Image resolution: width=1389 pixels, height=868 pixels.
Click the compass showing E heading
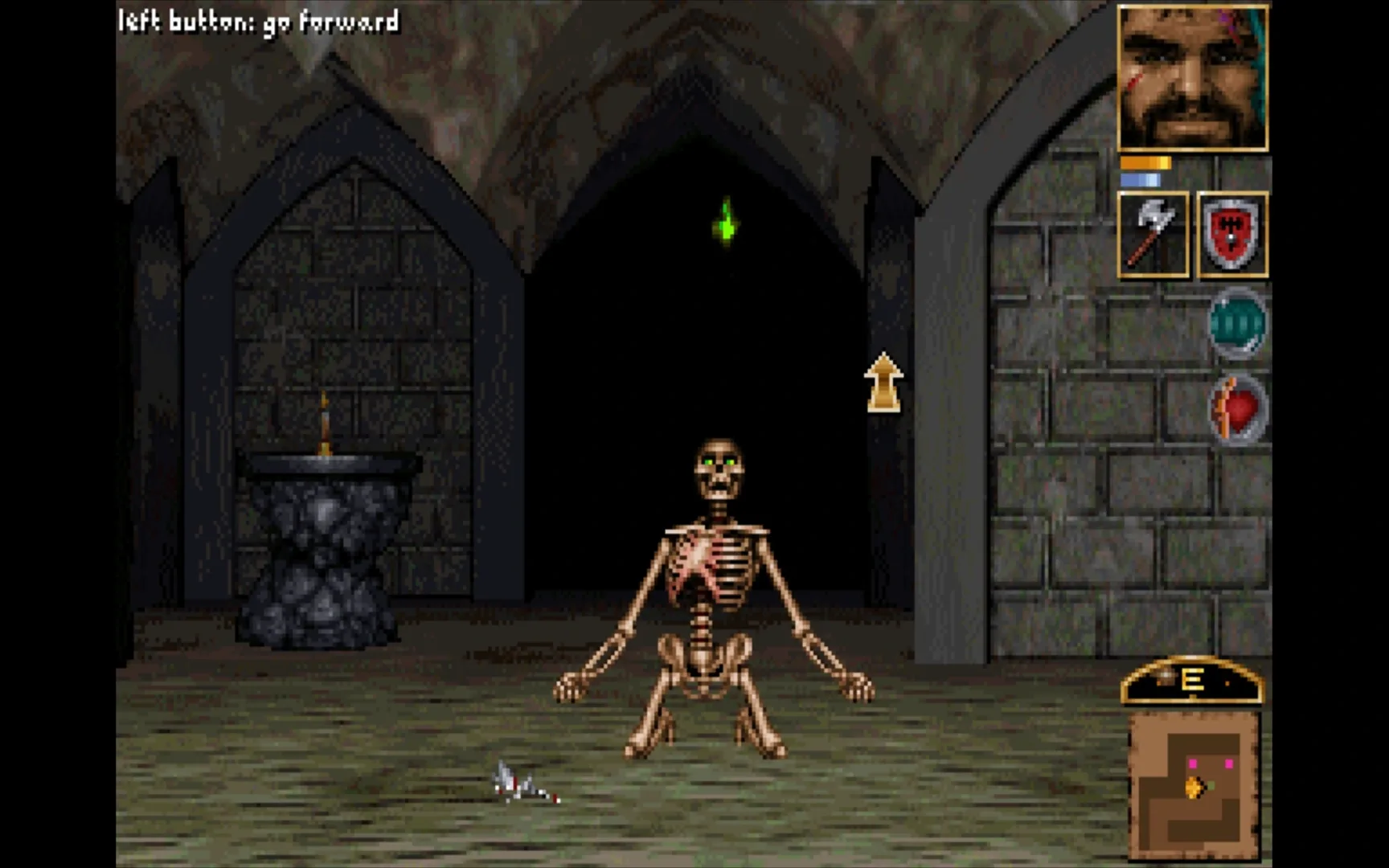[x=1192, y=679]
